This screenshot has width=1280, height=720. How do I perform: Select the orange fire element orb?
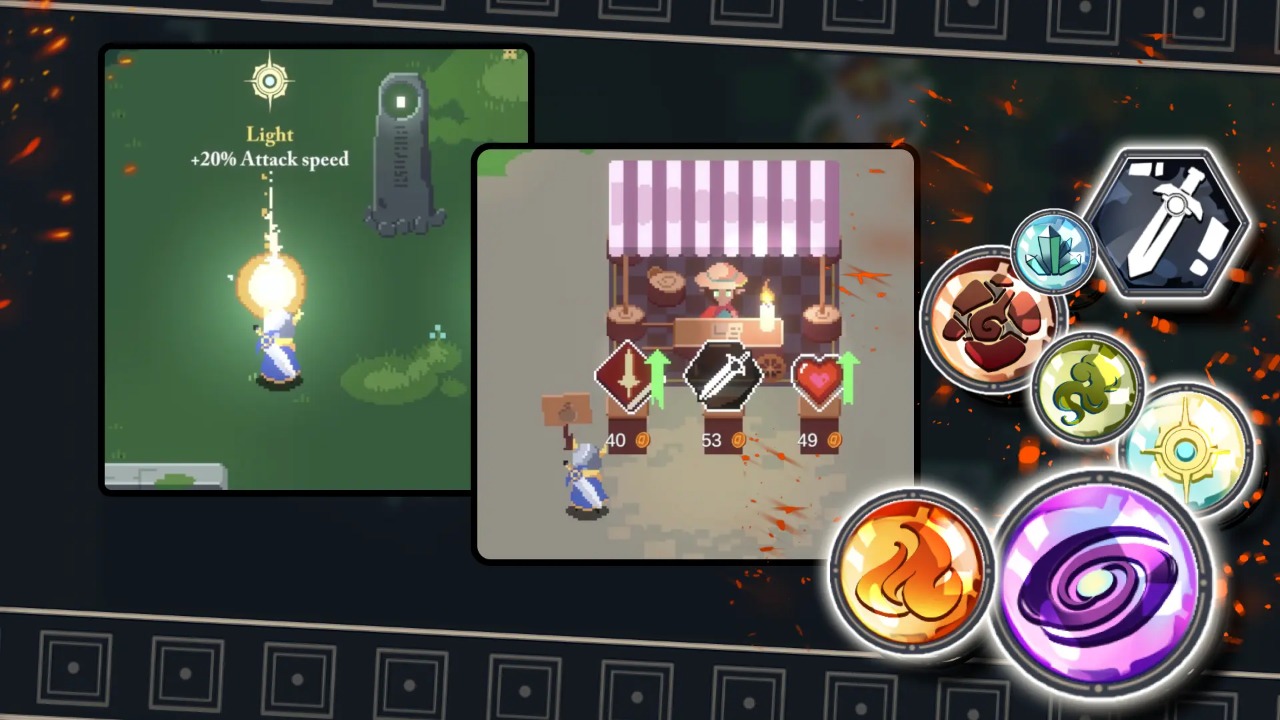click(x=911, y=569)
